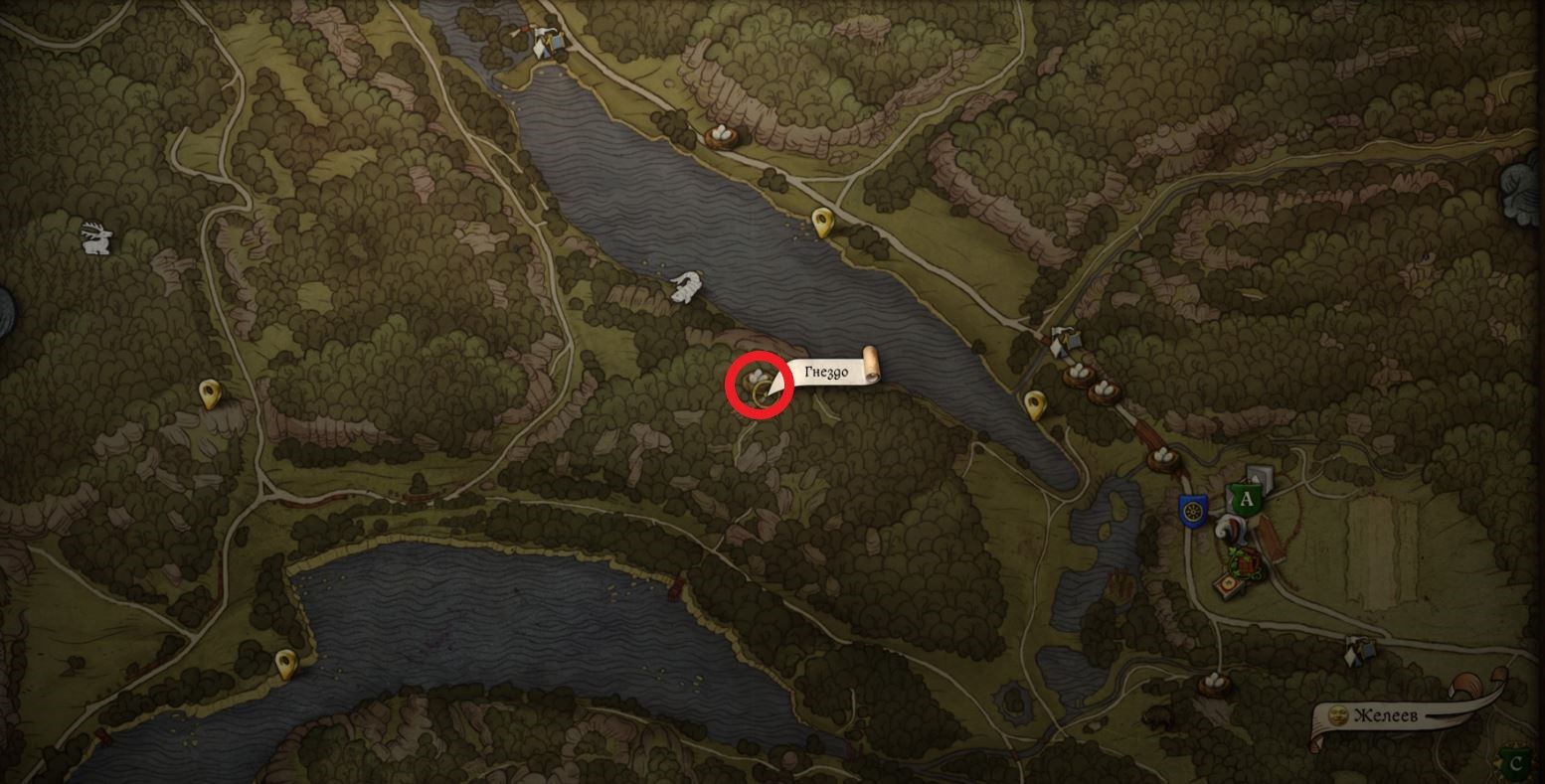Select the white deer hunting marker
This screenshot has width=1545, height=784.
tap(97, 238)
